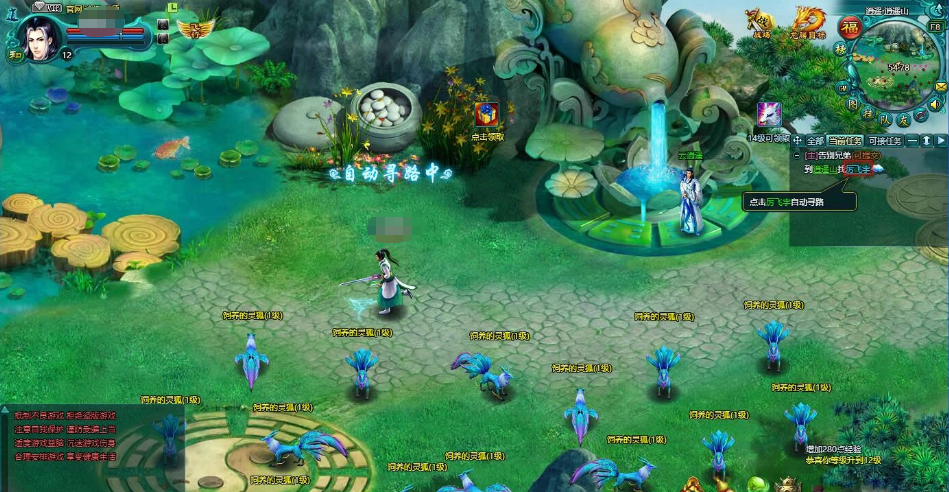This screenshot has width=949, height=492.
Task: Switch to the 全部 quest tab
Action: click(x=815, y=141)
